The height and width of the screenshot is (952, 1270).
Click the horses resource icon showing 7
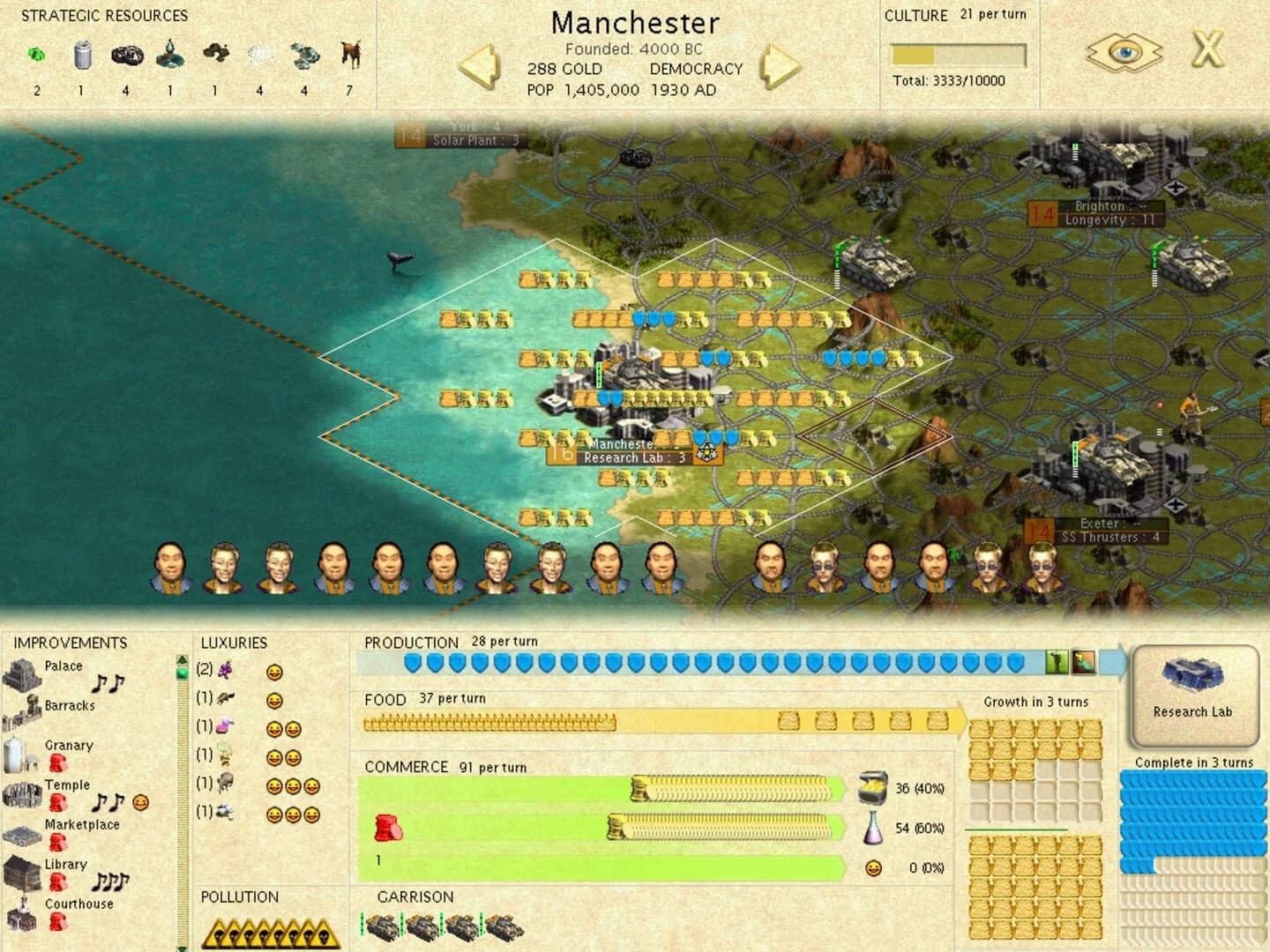pyautogui.click(x=350, y=55)
